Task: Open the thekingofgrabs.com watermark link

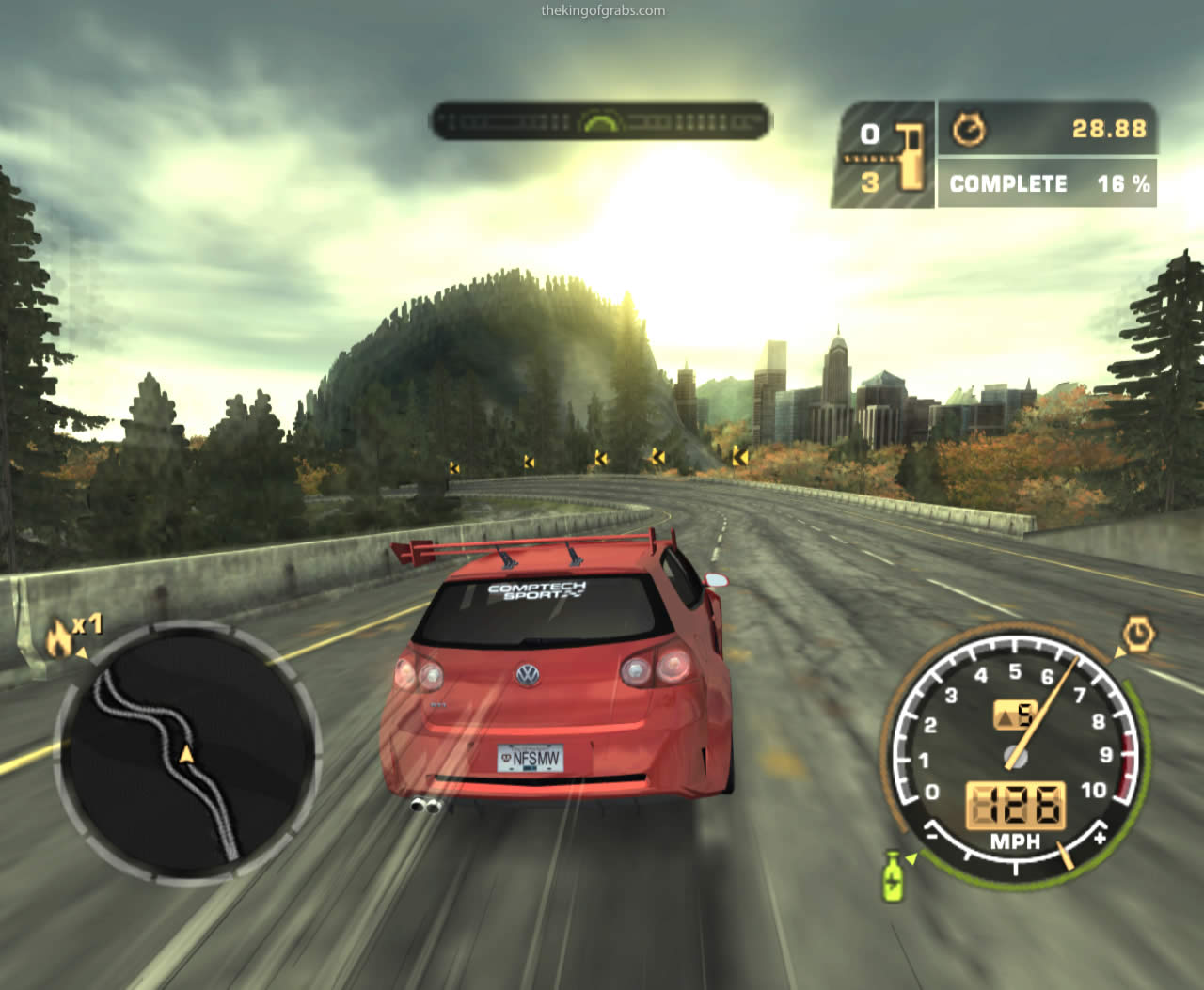Action: (x=603, y=11)
